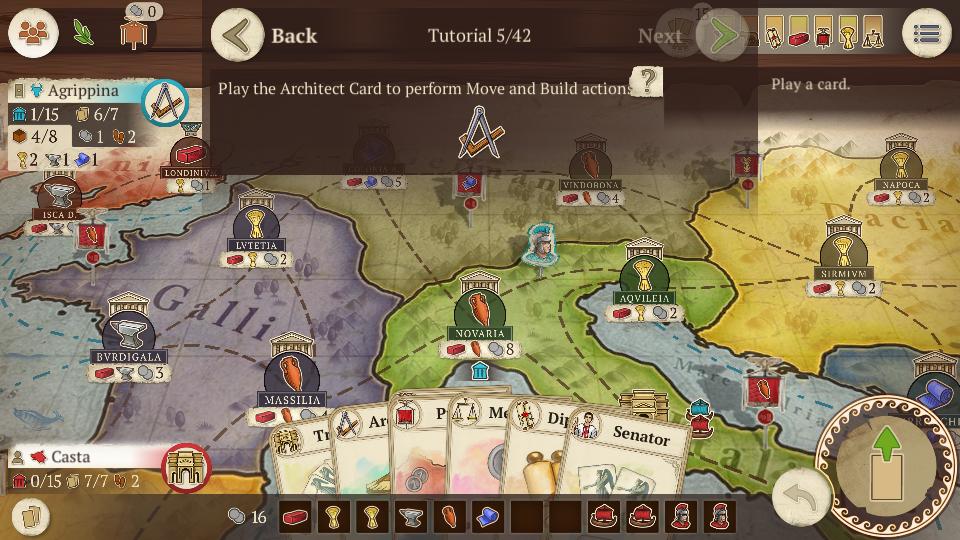Select the anvil tool storehouse slot
The image size is (960, 540).
pyautogui.click(x=411, y=517)
